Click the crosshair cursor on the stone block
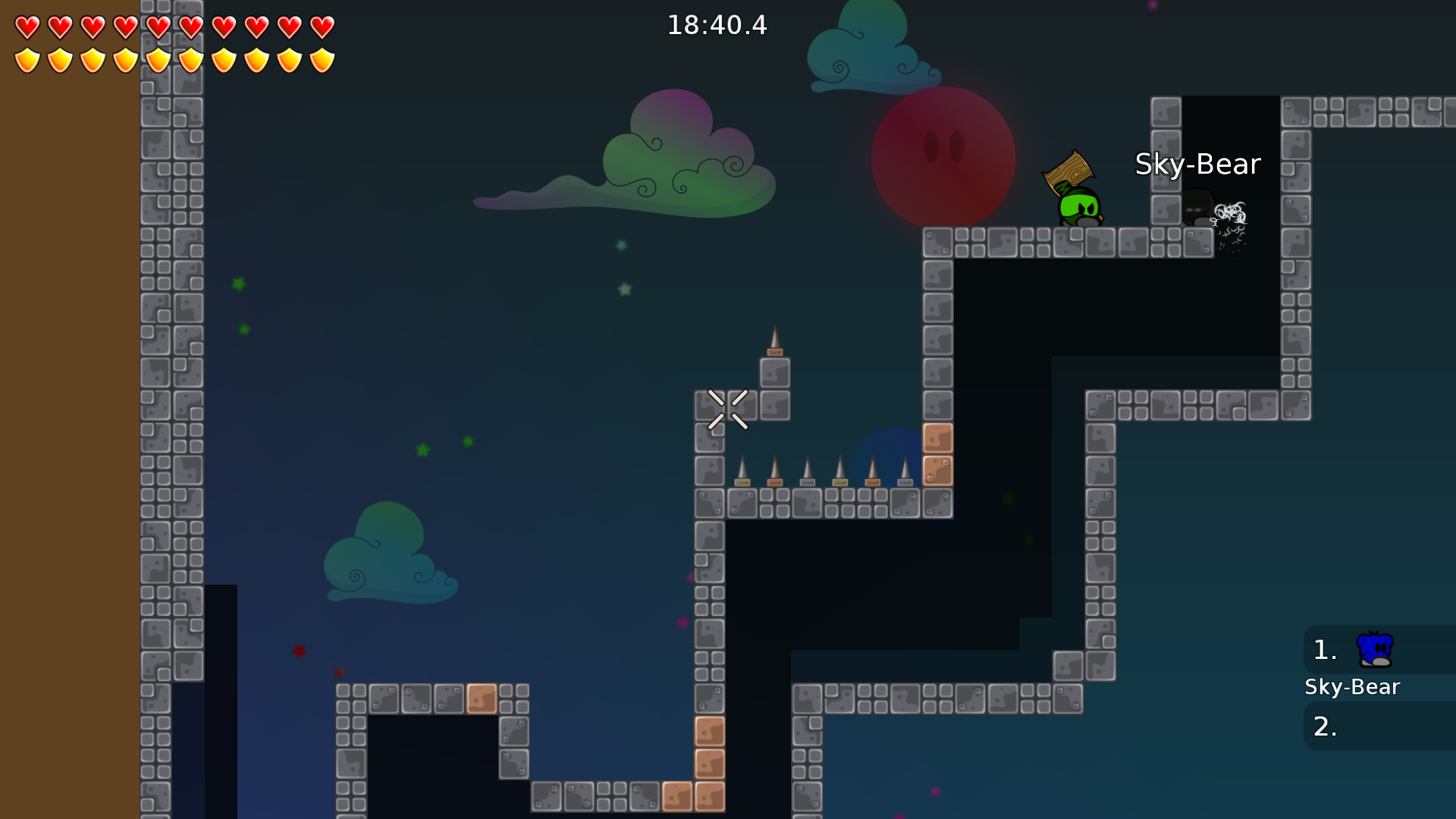The image size is (1456, 819). 727,409
